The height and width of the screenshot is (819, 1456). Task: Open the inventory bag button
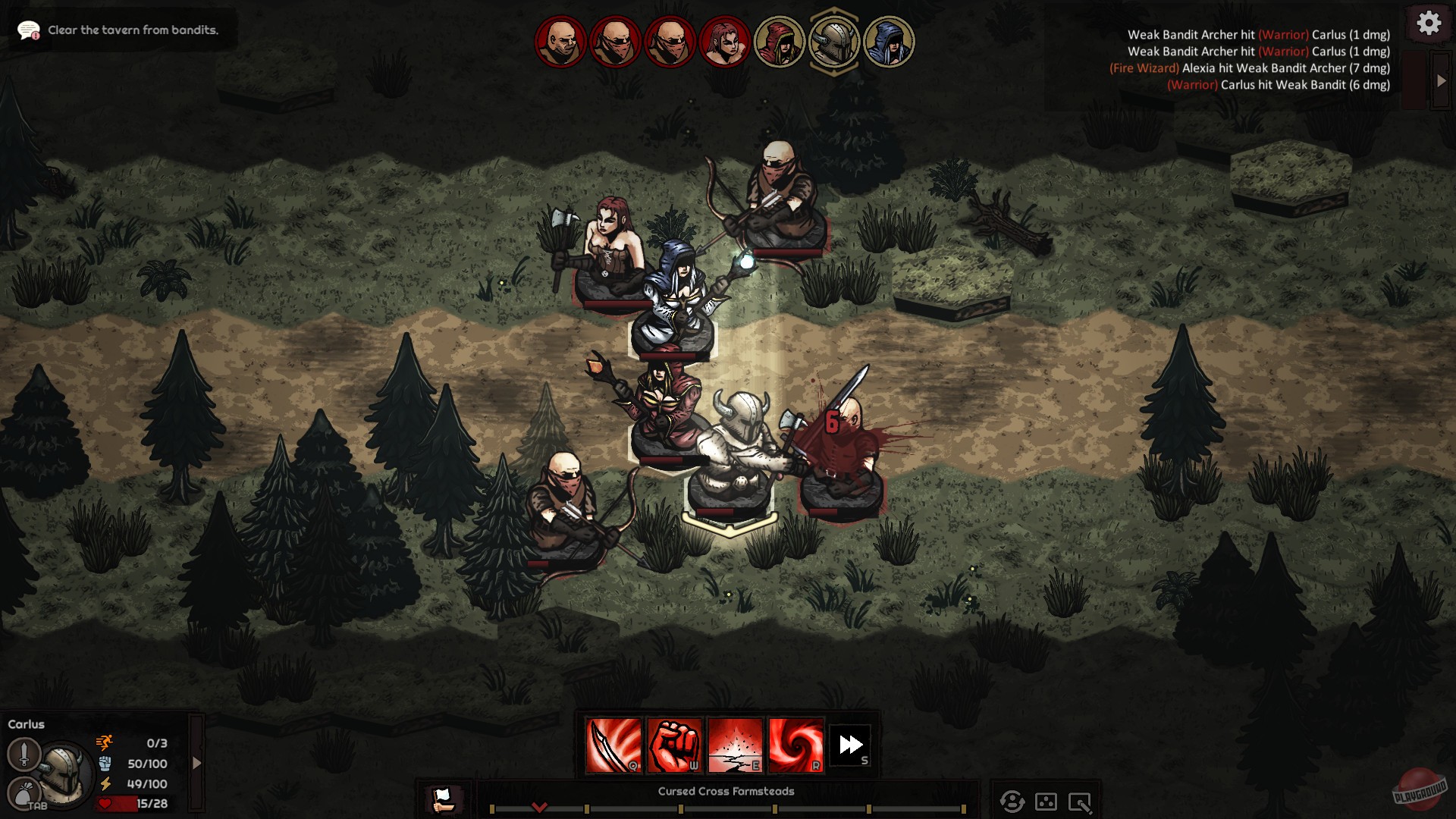(24, 794)
